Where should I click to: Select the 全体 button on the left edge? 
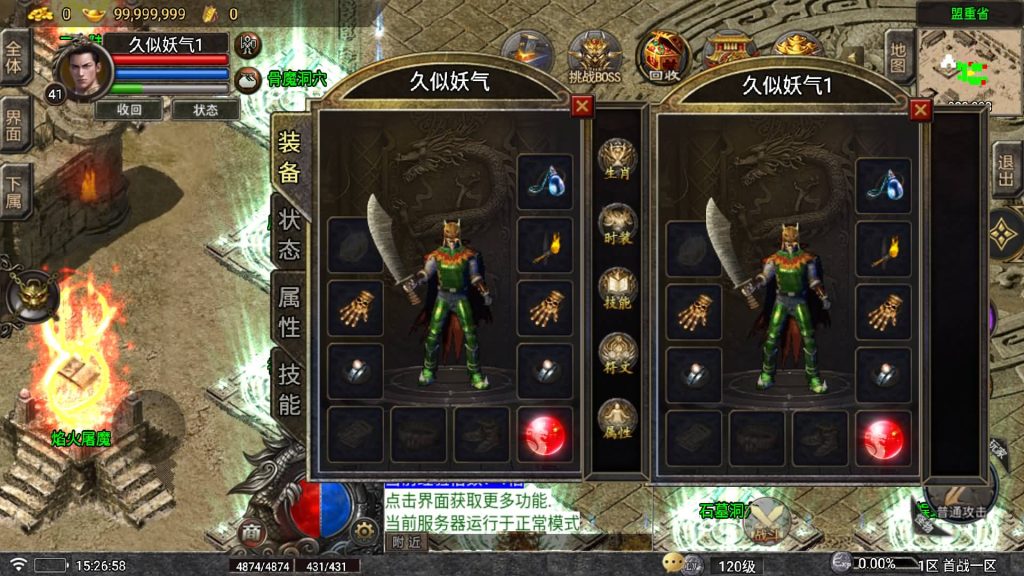pos(15,58)
